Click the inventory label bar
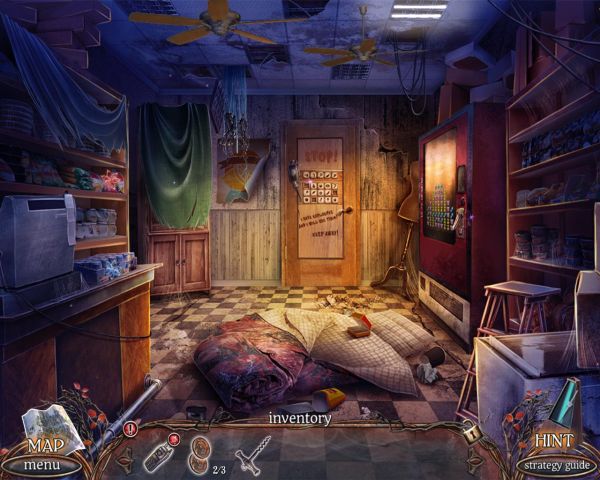Screen dimensions: 600x480 [299, 419]
